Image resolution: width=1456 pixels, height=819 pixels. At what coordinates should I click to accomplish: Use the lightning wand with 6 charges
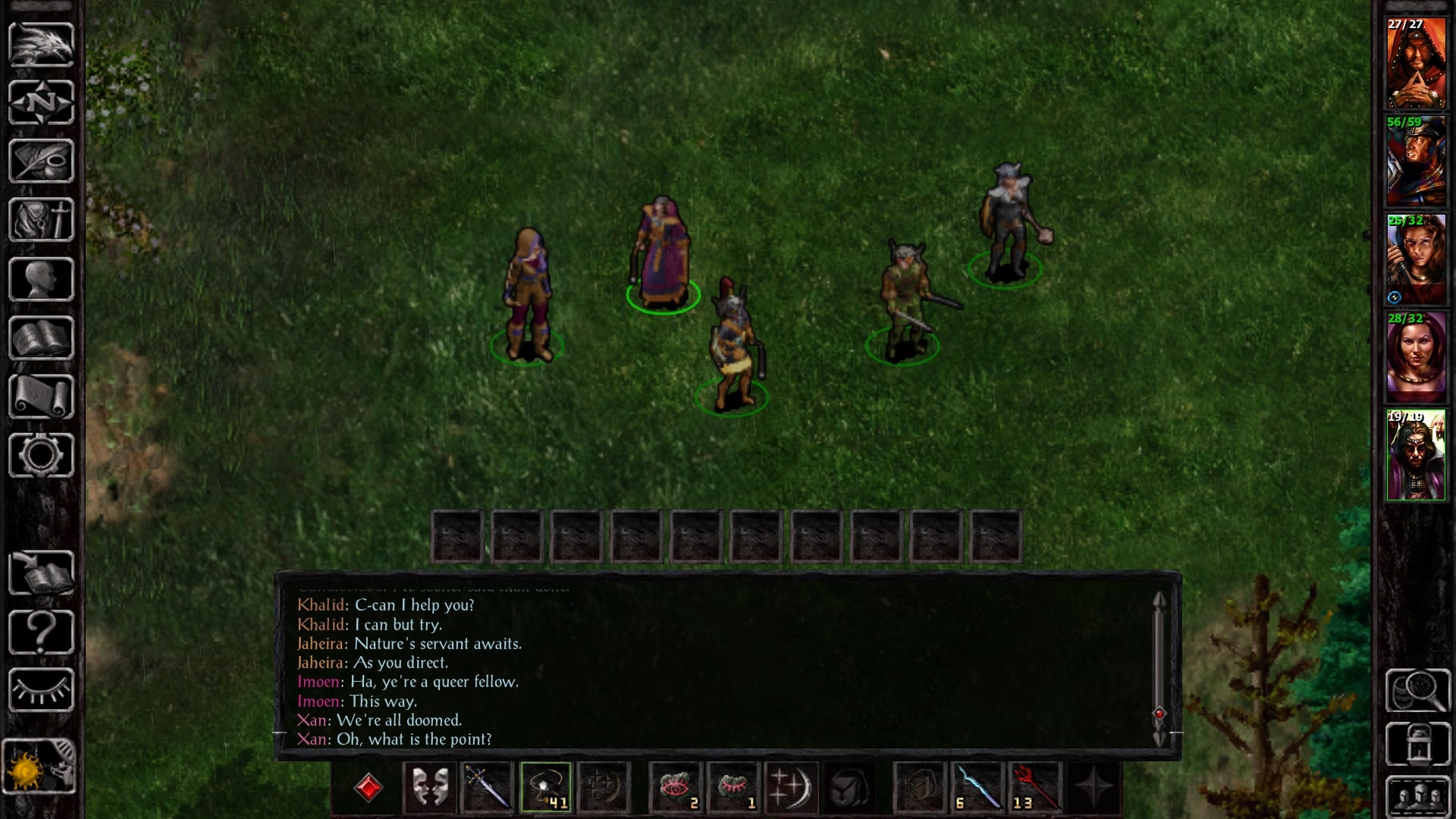click(x=977, y=787)
